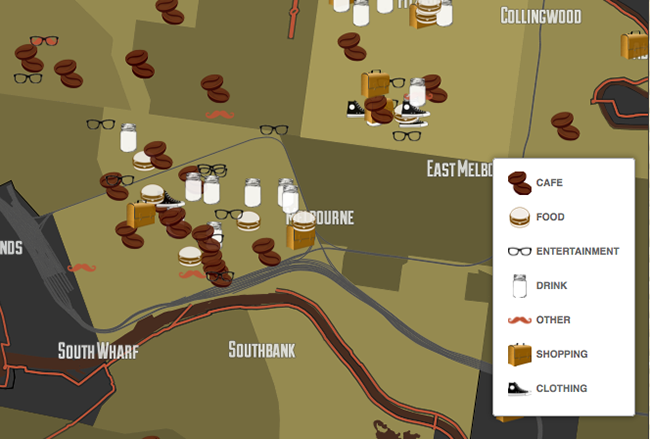
Task: Toggle the Shopping legend filter
Action: (560, 354)
